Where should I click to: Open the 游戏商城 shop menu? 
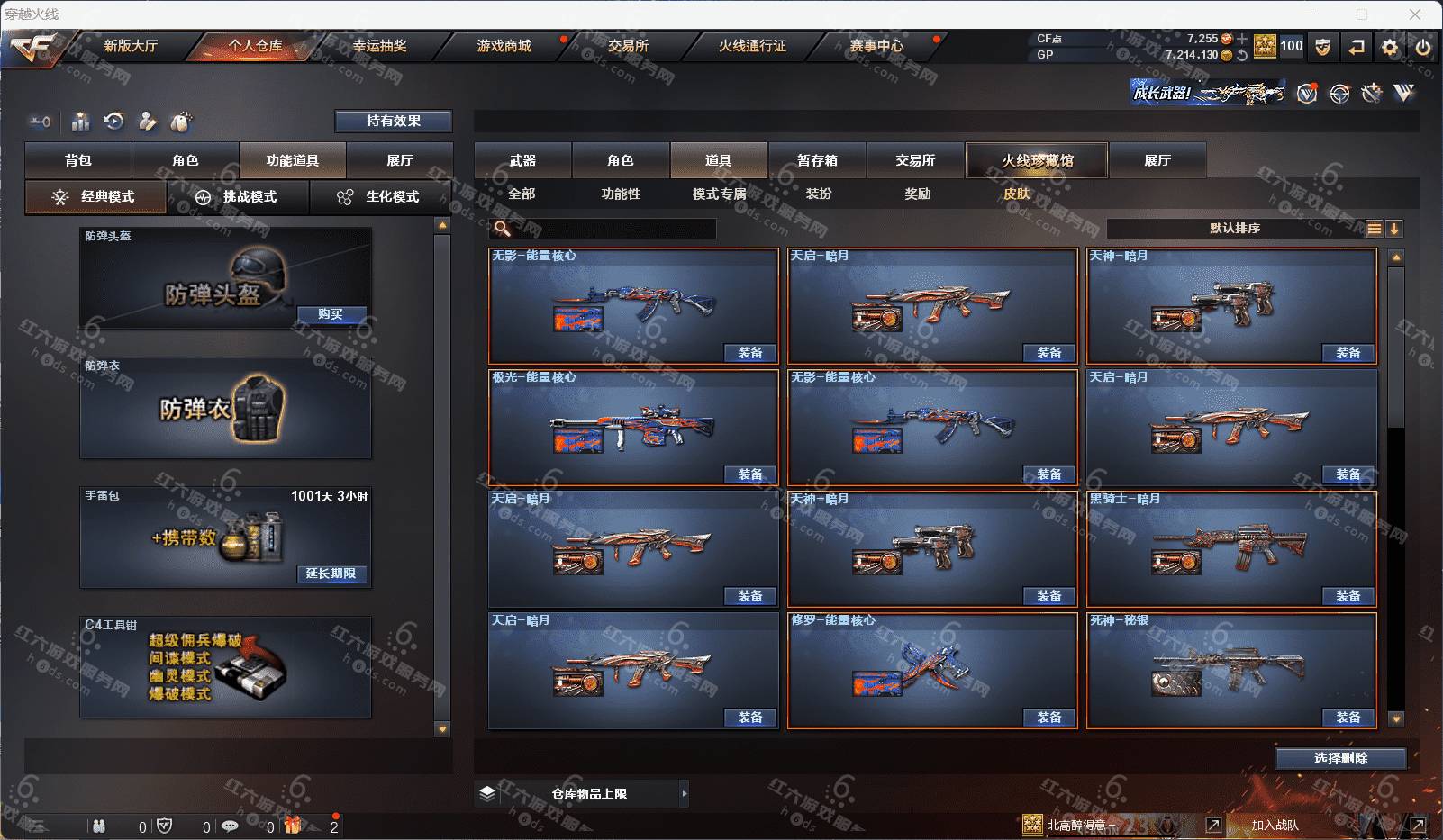(504, 46)
